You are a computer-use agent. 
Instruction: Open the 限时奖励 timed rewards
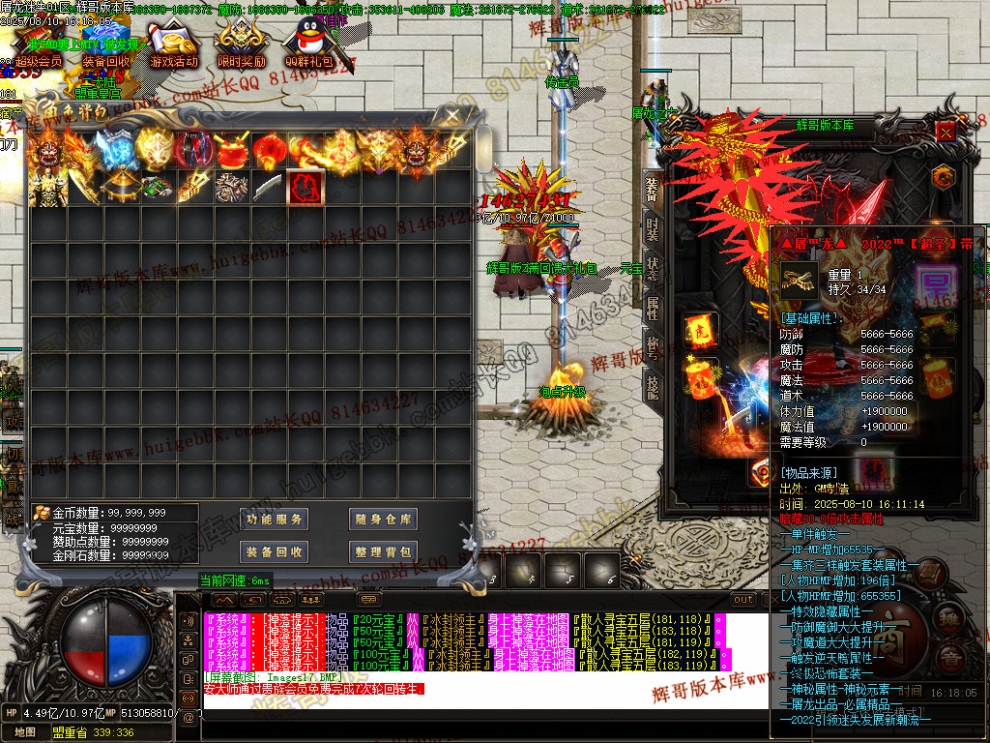point(241,44)
